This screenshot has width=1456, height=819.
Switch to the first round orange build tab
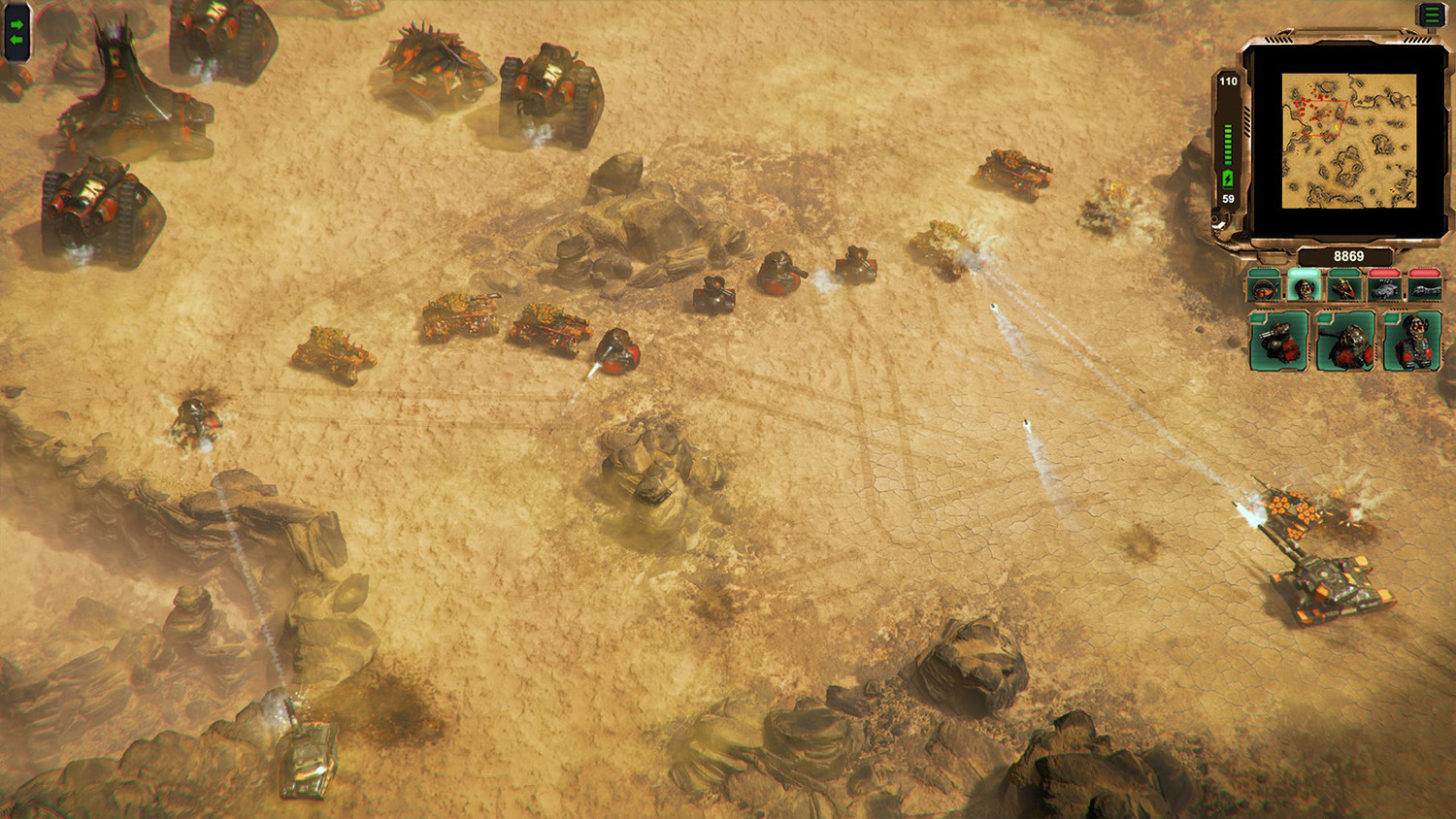coord(1264,288)
